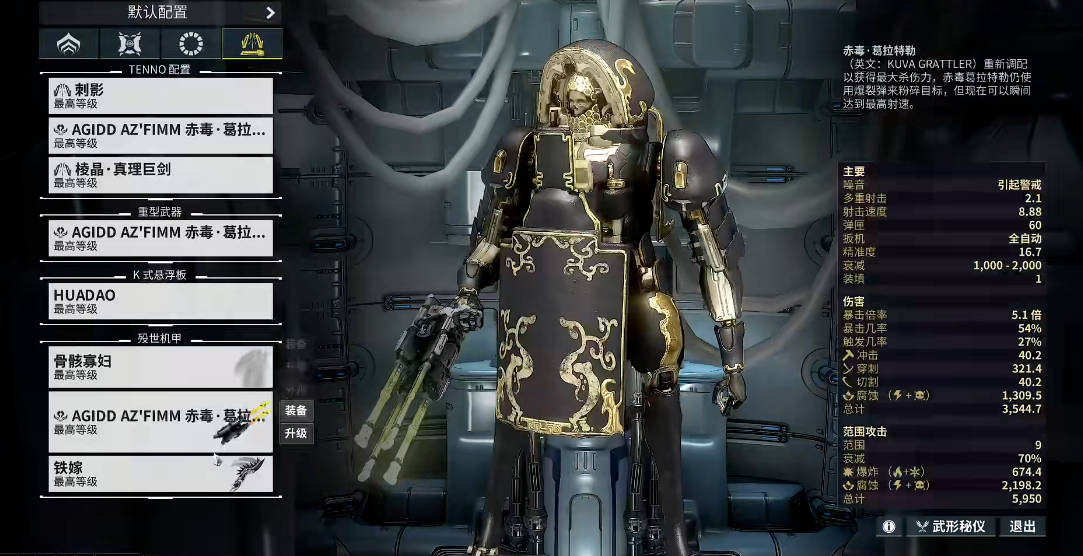Select the 铁嫁 melee weapon slot

point(161,473)
